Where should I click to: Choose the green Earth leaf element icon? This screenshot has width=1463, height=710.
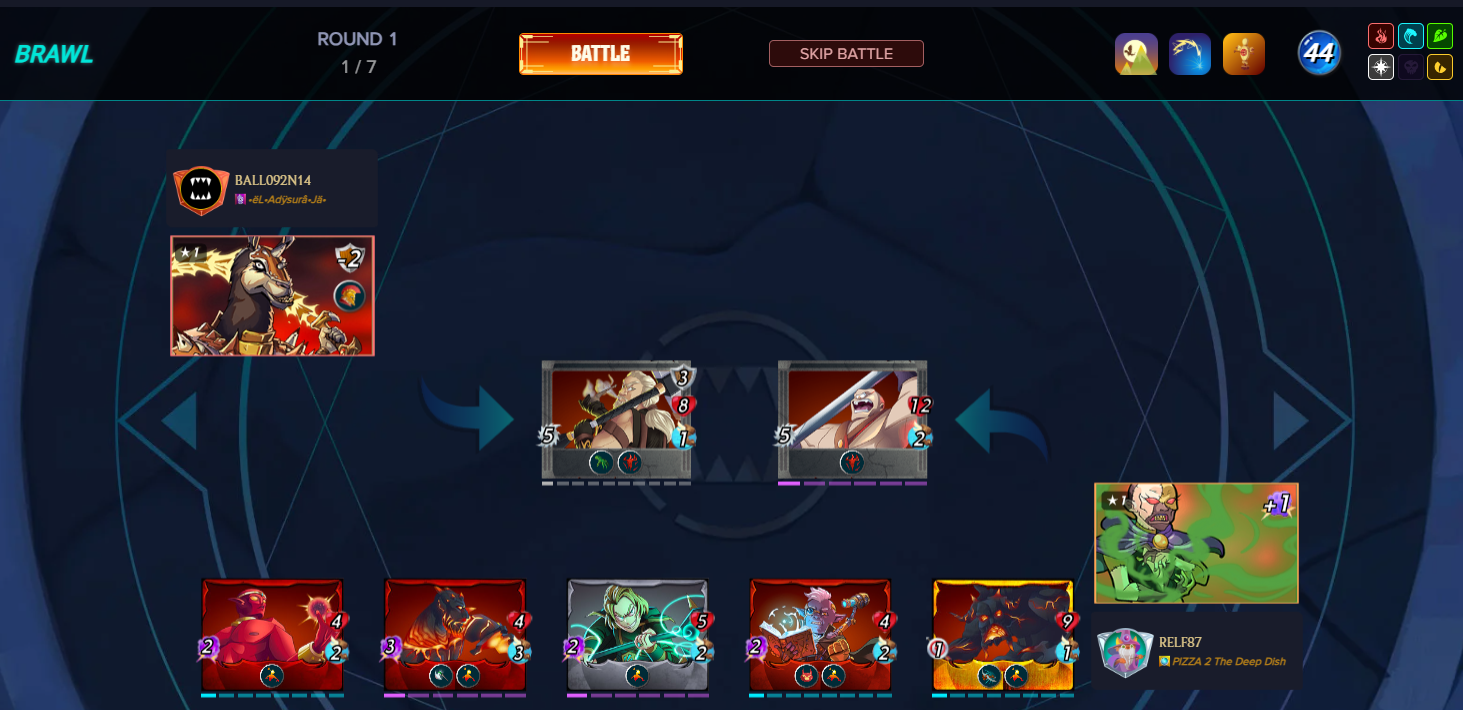coord(1440,37)
